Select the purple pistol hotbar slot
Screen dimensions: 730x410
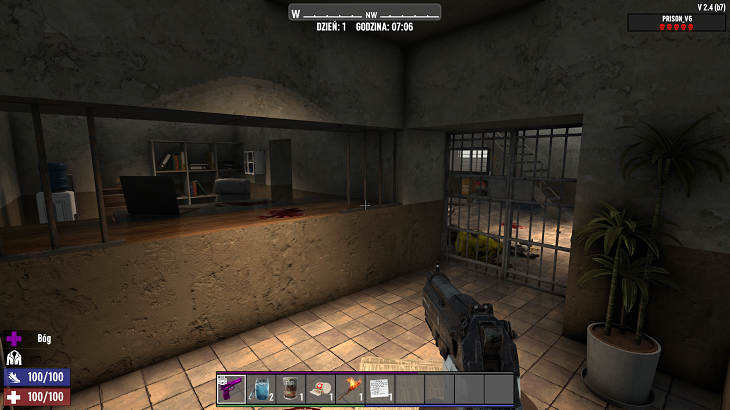tap(231, 388)
